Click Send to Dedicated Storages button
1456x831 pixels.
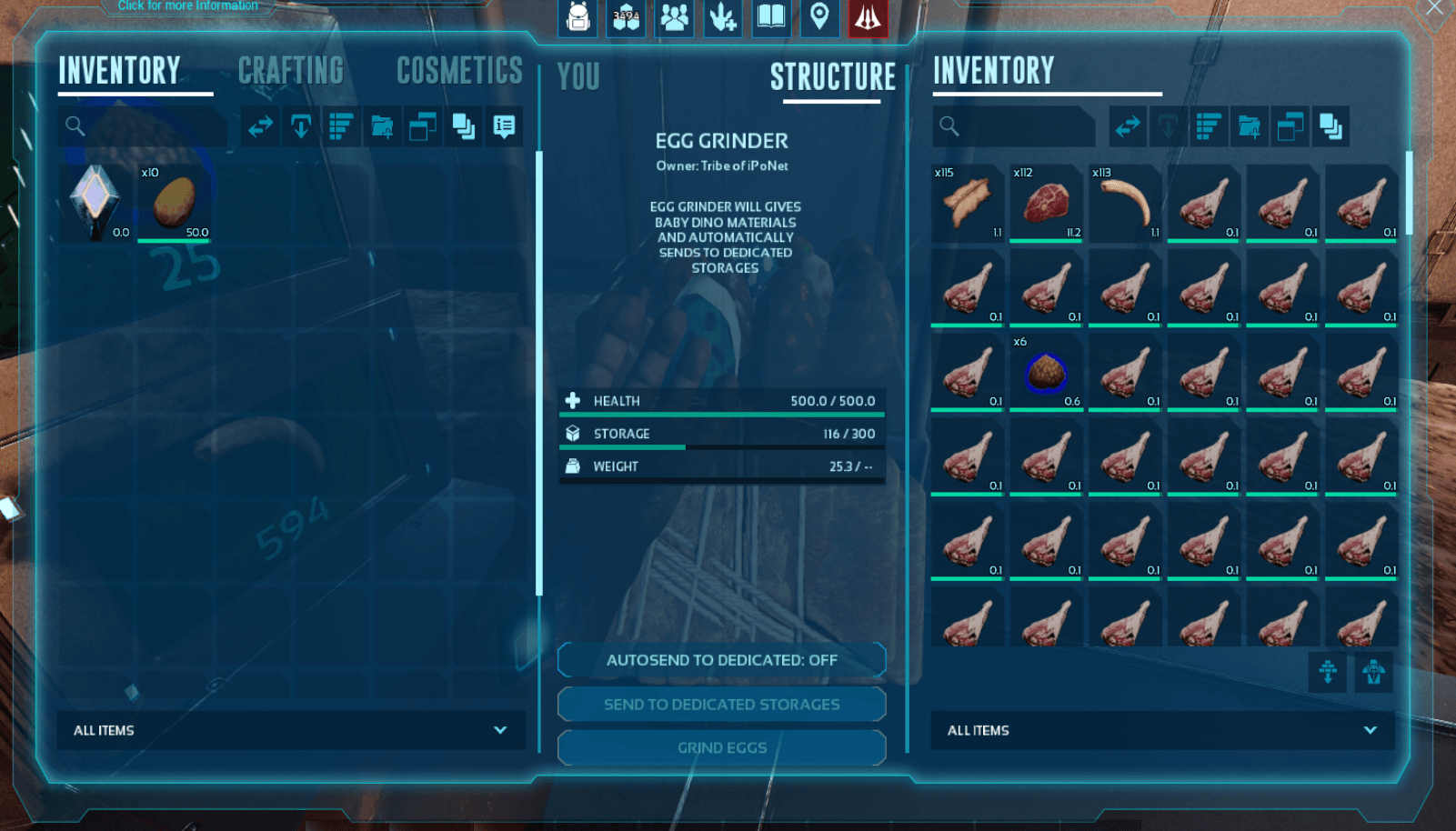click(x=722, y=705)
